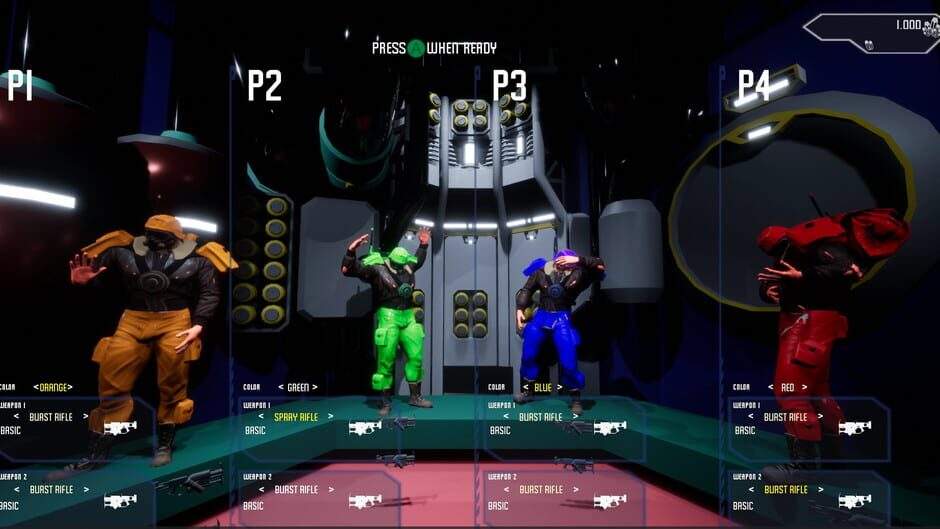Select the P1 weapon 1 rifle icon
This screenshot has width=940, height=529.
coord(120,428)
